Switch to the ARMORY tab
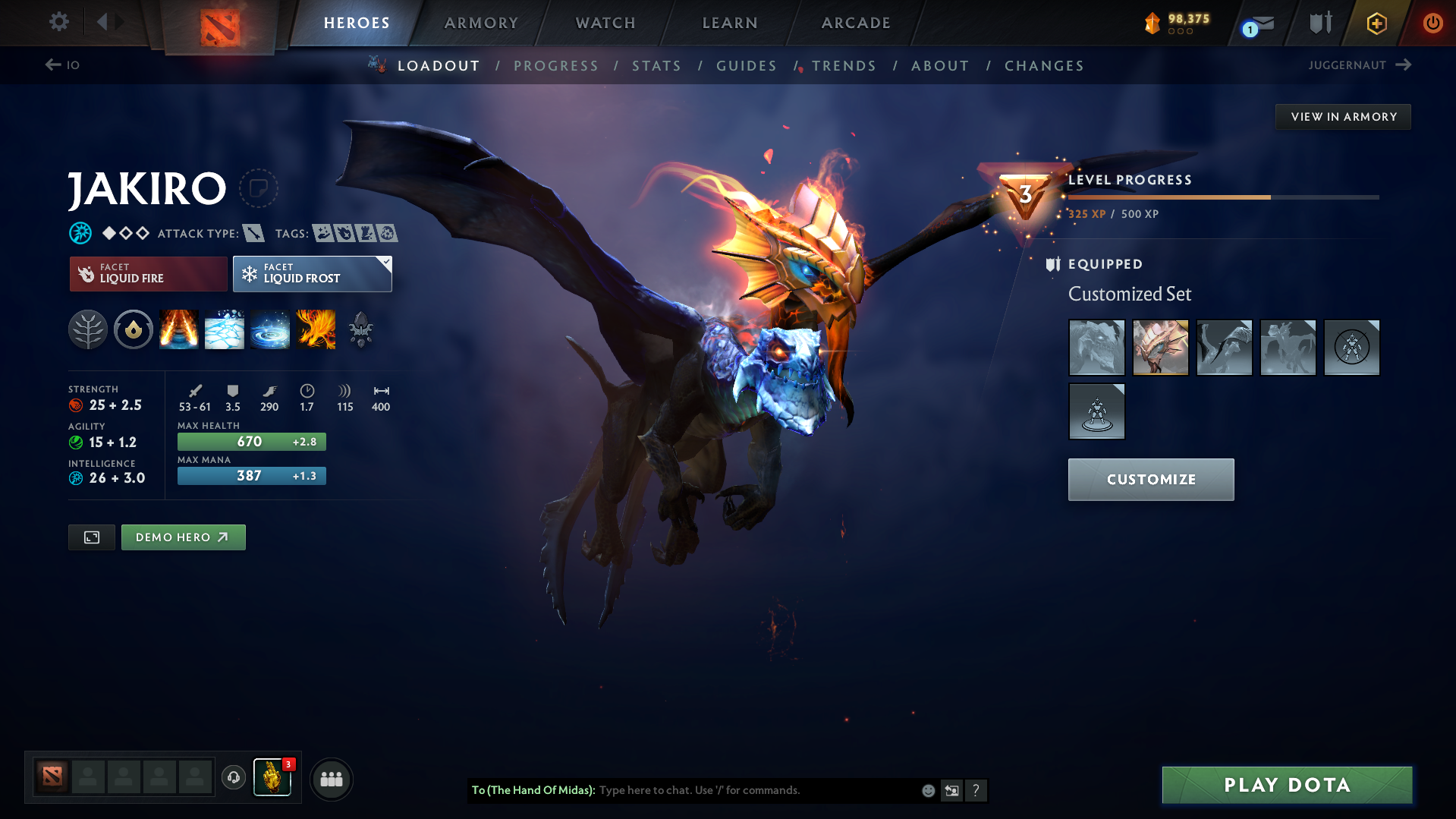The height and width of the screenshot is (819, 1456). [481, 23]
